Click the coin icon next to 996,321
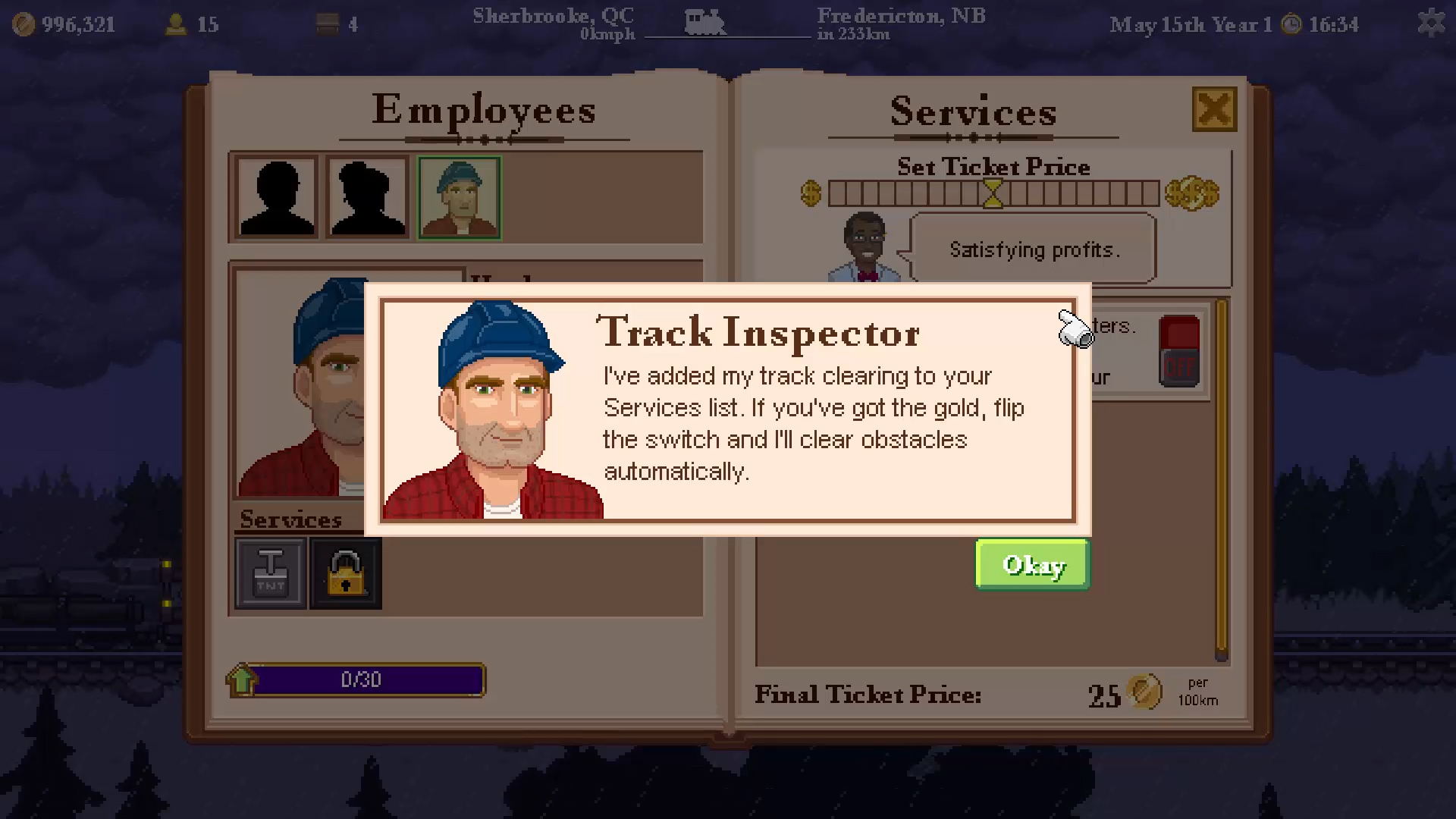Viewport: 1456px width, 819px height. [23, 24]
